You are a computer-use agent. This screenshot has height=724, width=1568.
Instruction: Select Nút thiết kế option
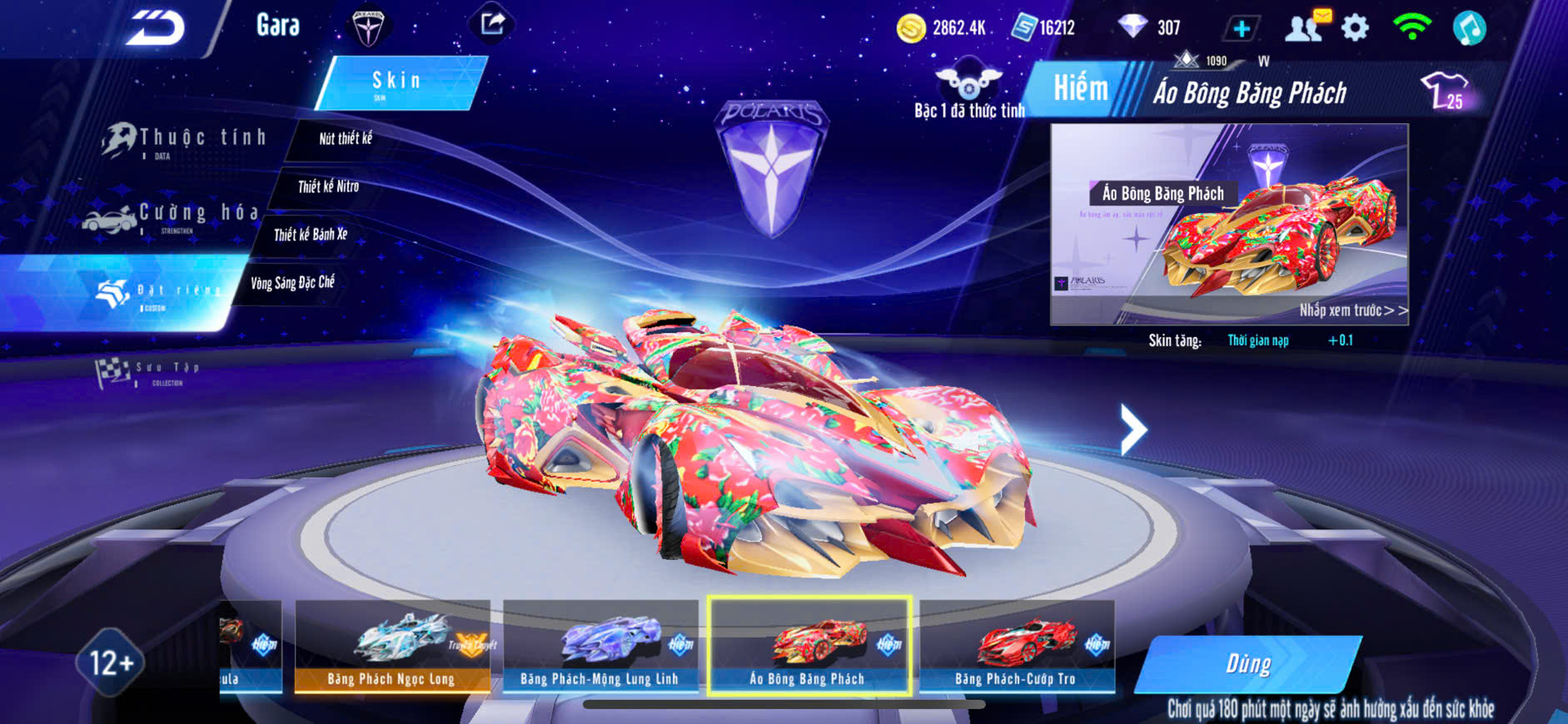click(x=345, y=139)
